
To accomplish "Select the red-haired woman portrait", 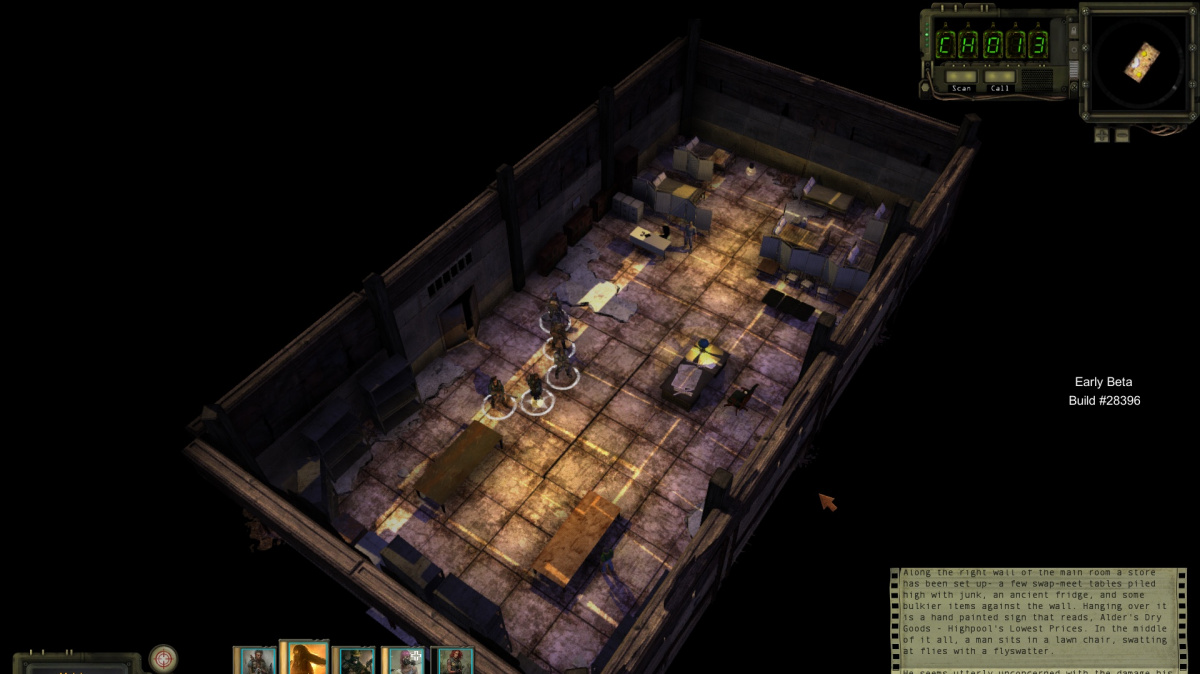I will point(453,661).
